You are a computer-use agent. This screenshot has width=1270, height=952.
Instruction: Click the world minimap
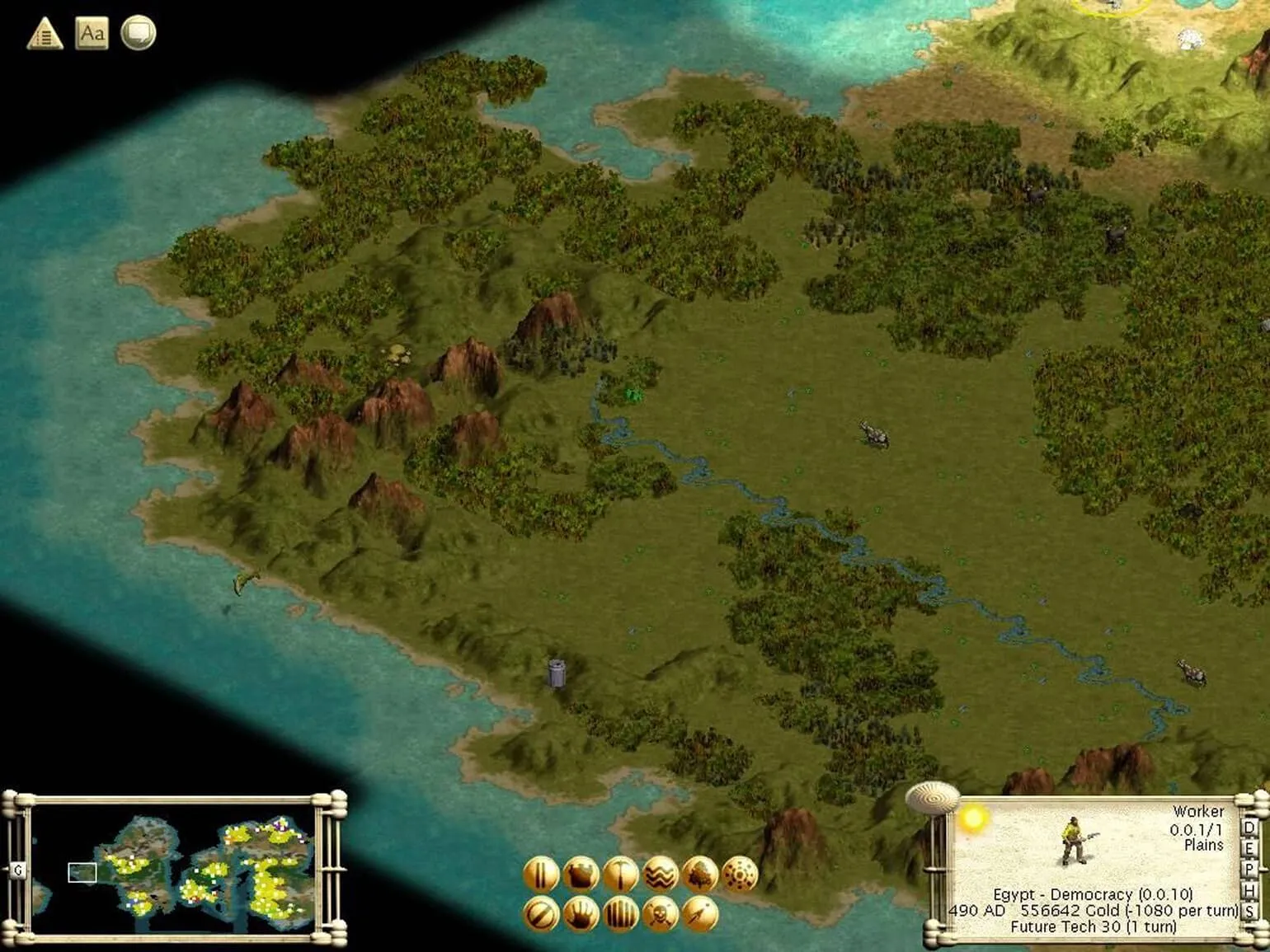click(x=173, y=868)
